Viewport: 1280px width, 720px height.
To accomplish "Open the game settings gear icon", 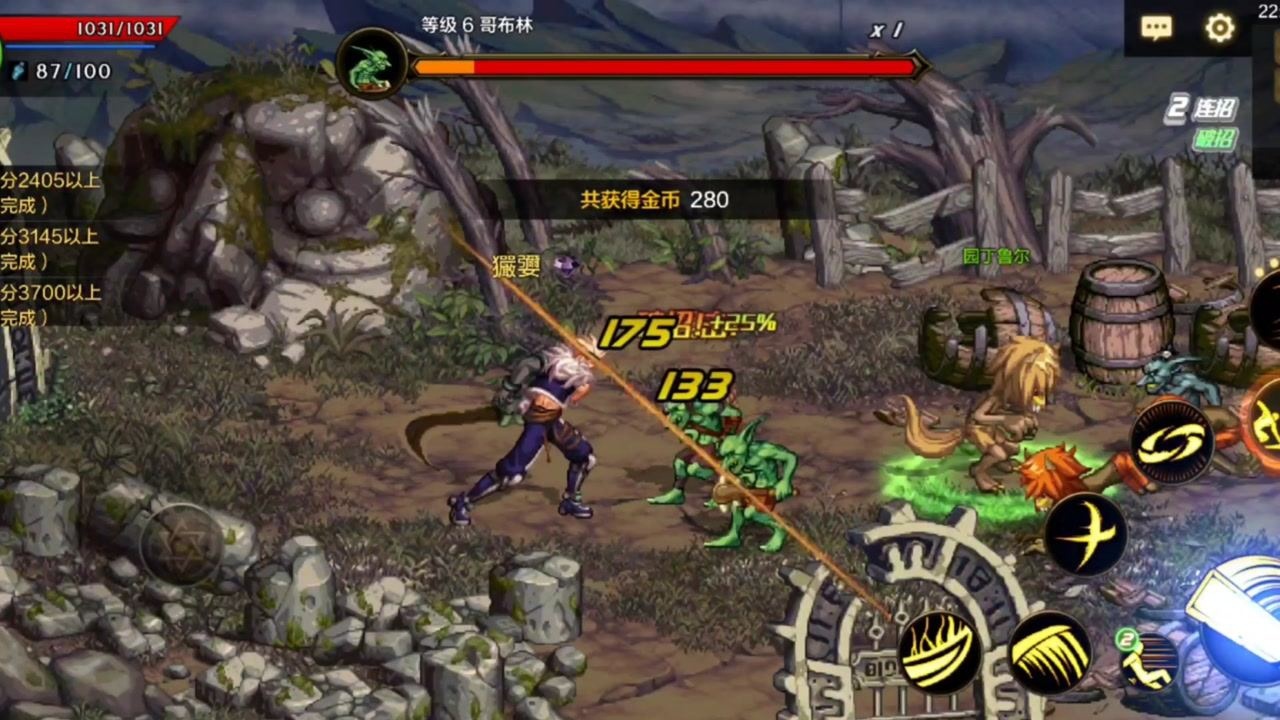I will click(1221, 29).
